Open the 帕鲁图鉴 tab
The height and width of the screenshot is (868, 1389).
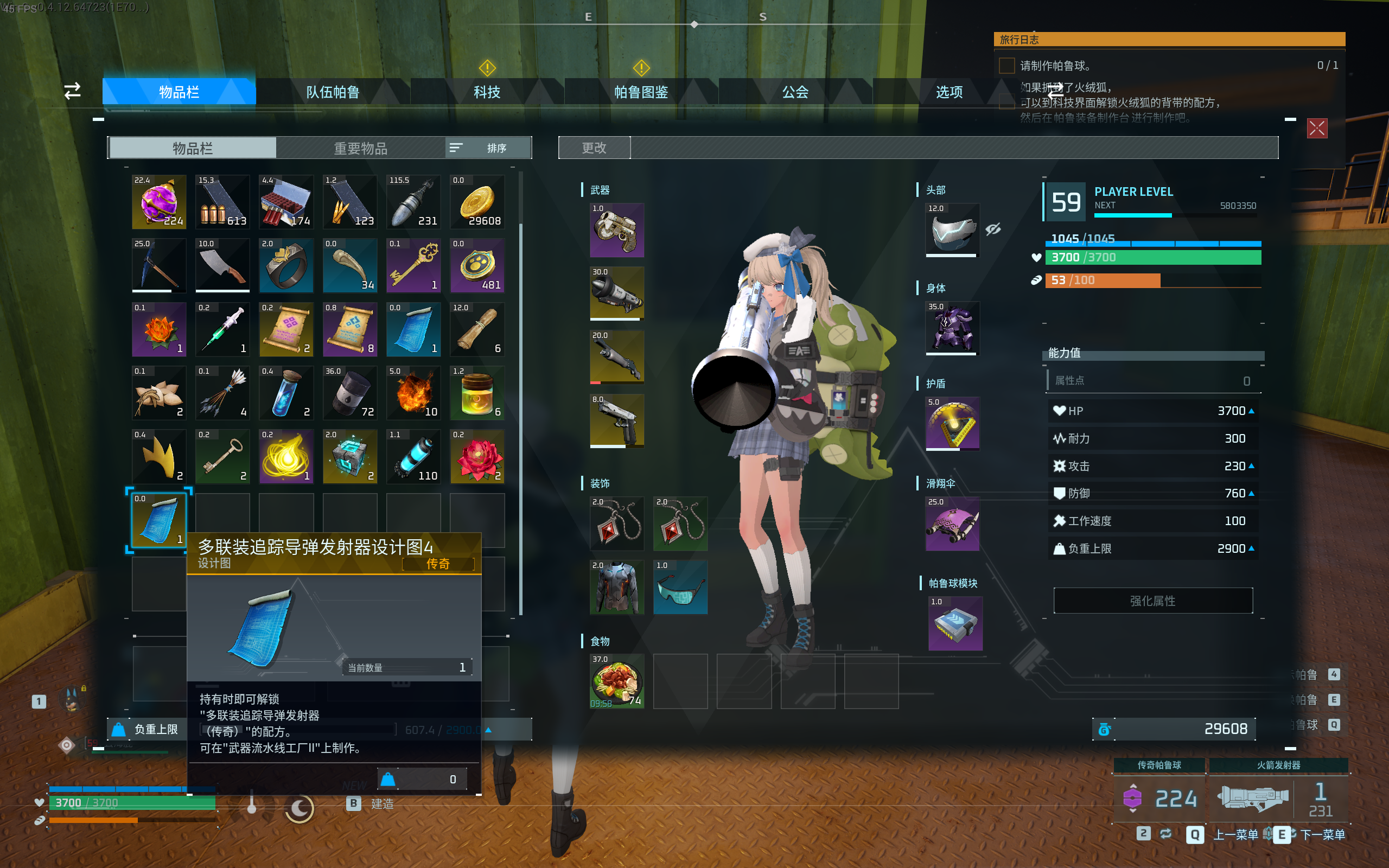[641, 92]
